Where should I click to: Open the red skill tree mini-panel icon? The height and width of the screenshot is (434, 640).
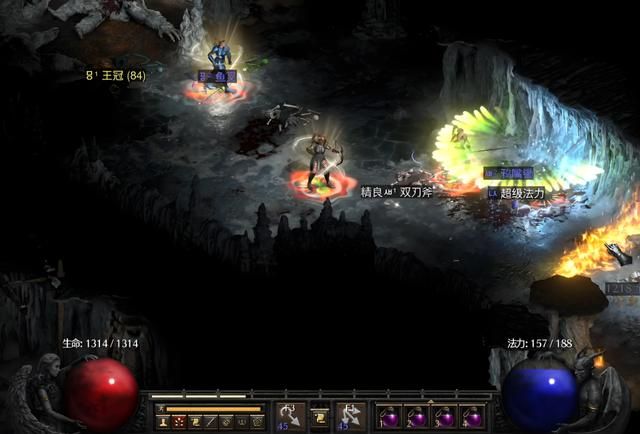pyautogui.click(x=177, y=422)
